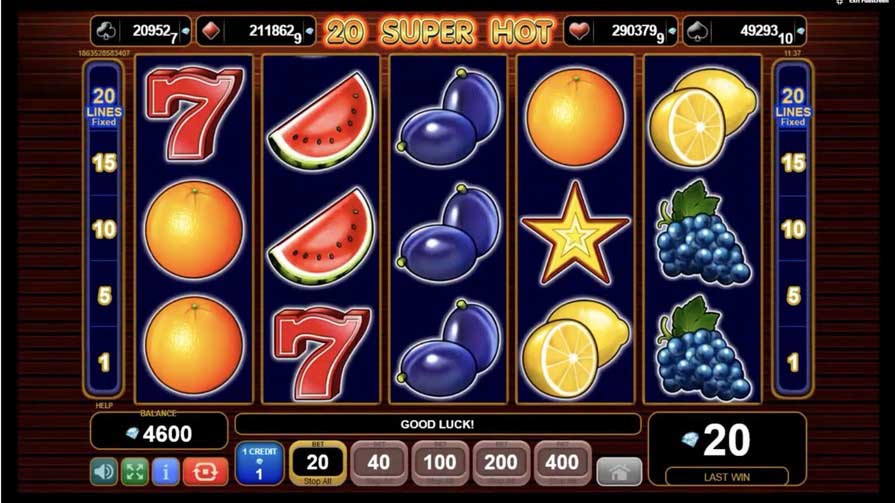The width and height of the screenshot is (895, 503).
Task: Open the spades jackpot counter
Action: click(x=744, y=31)
